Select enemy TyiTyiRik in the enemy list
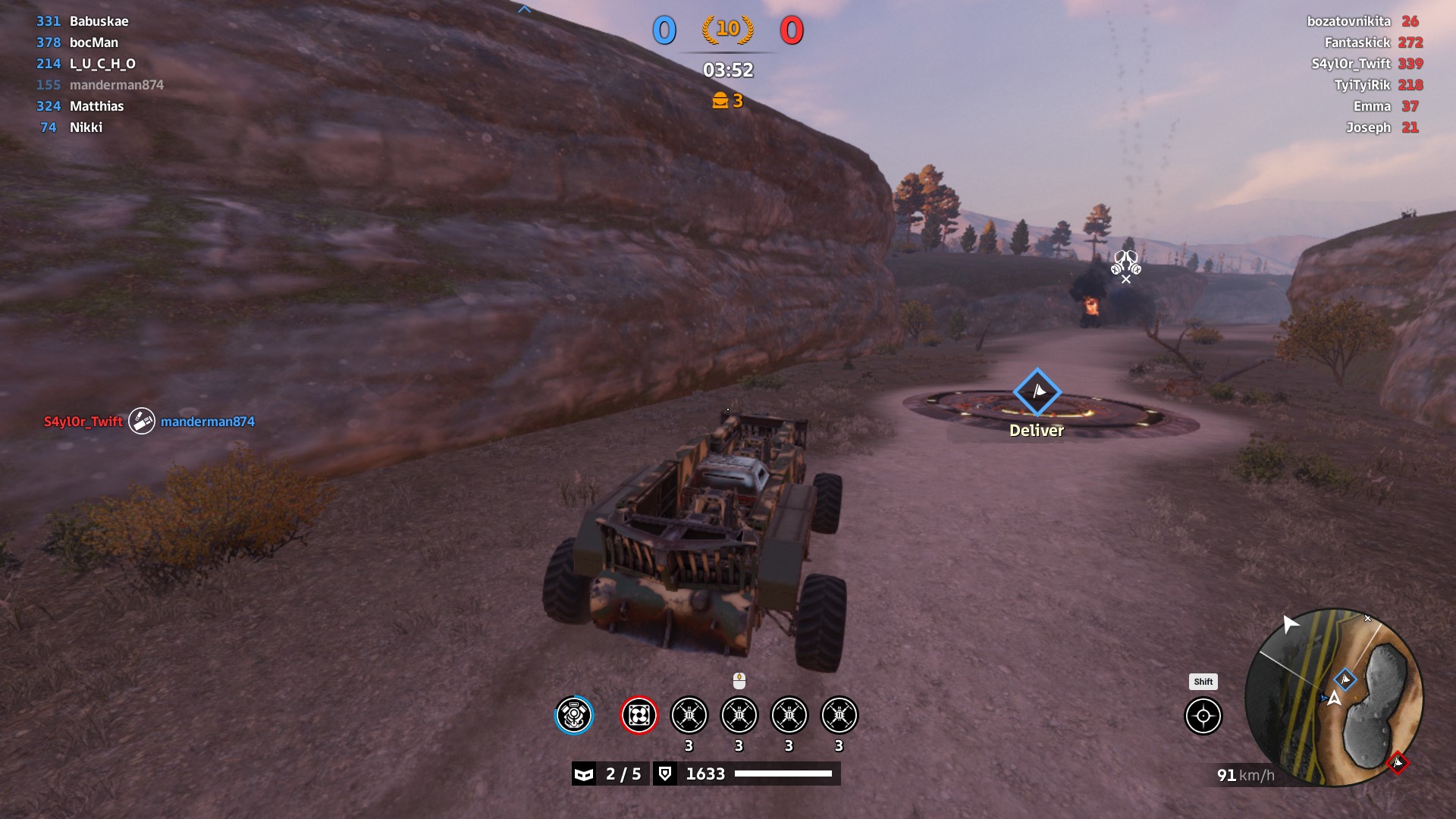Image resolution: width=1456 pixels, height=819 pixels. 1362,85
